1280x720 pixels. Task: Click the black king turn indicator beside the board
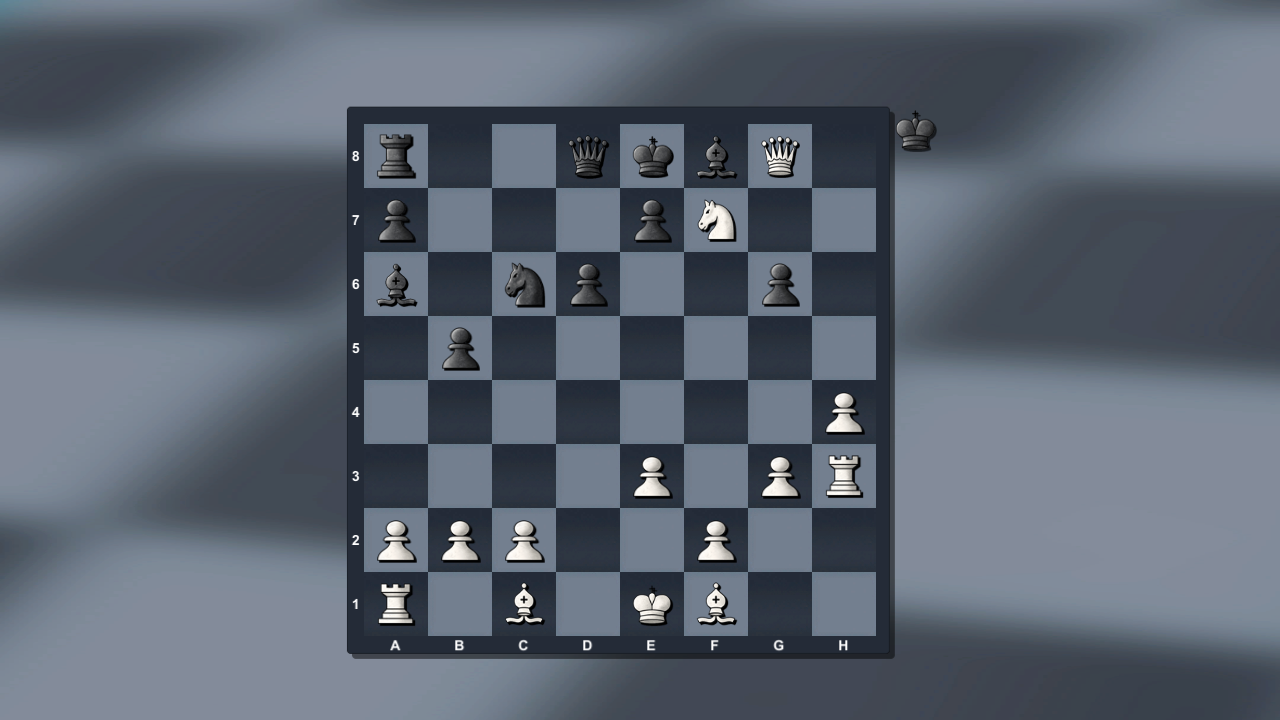point(916,128)
